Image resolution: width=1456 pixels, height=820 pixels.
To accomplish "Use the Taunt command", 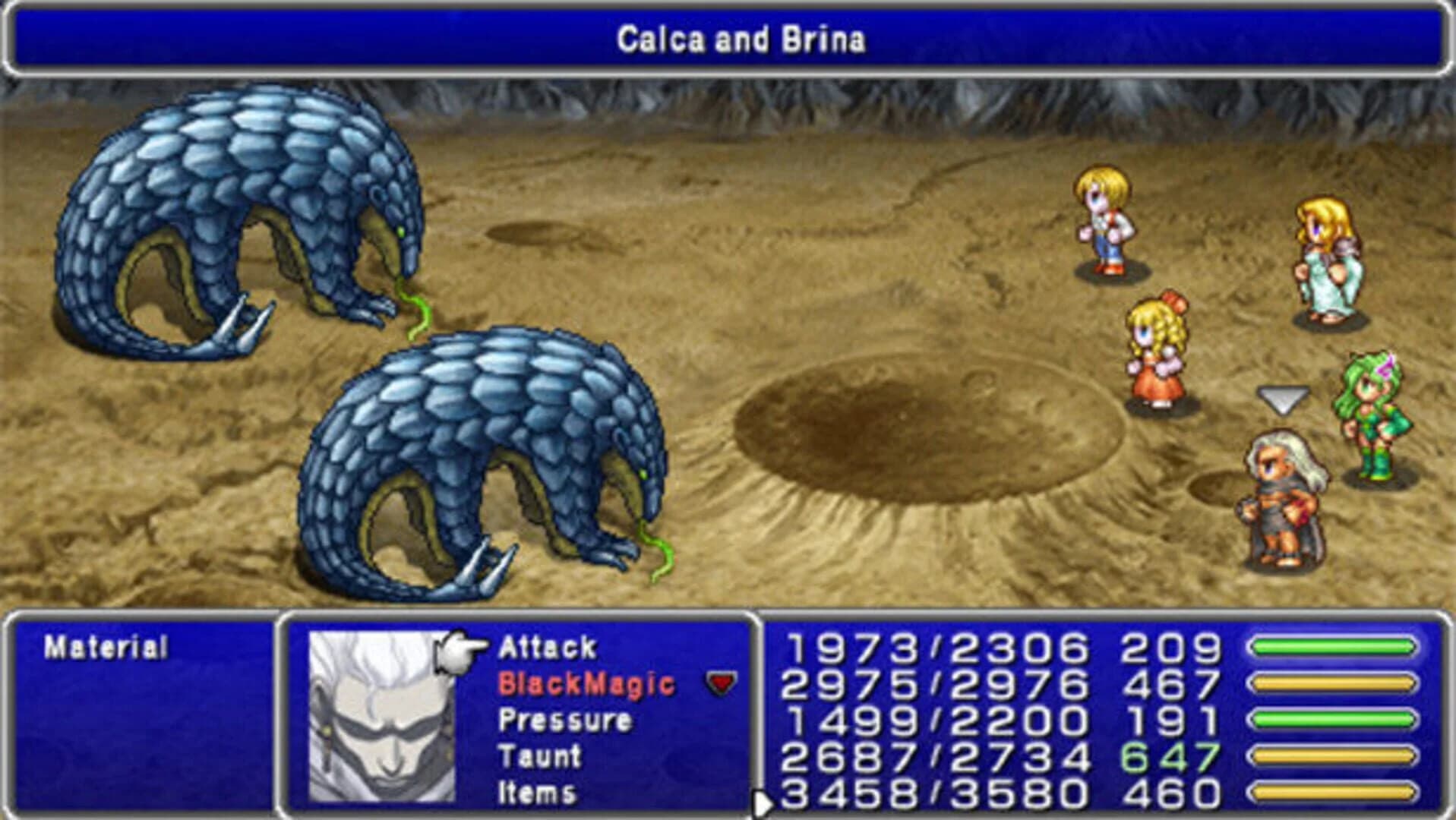I will click(541, 757).
